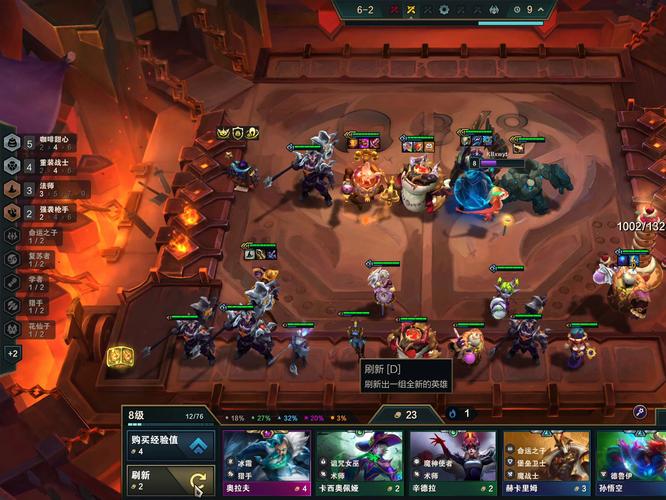
Task: Buy experience with the 购买经验值 button
Action: coord(170,445)
